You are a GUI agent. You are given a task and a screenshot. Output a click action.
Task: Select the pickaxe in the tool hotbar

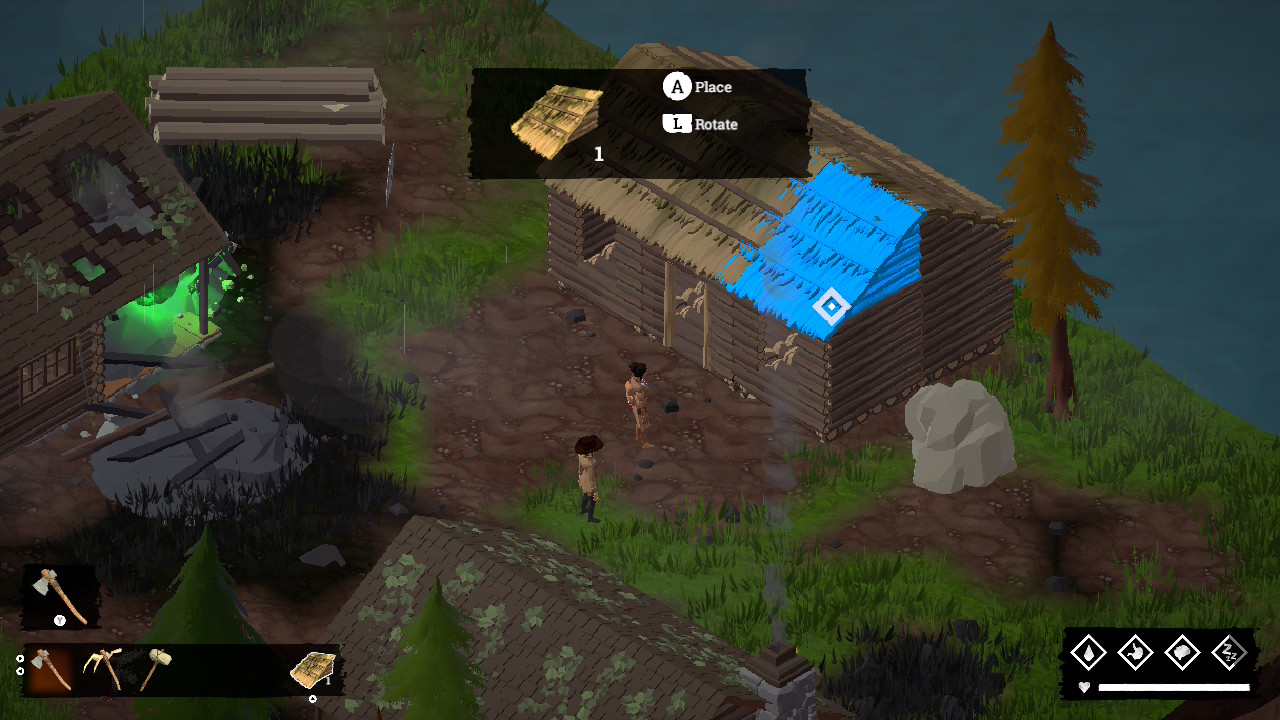(101, 669)
